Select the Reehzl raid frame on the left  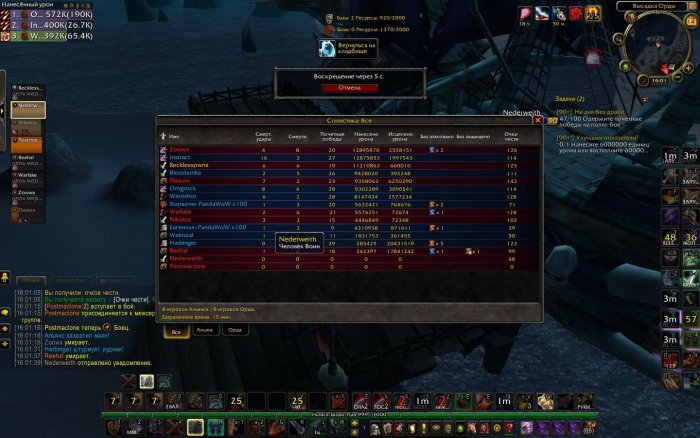pos(28,158)
